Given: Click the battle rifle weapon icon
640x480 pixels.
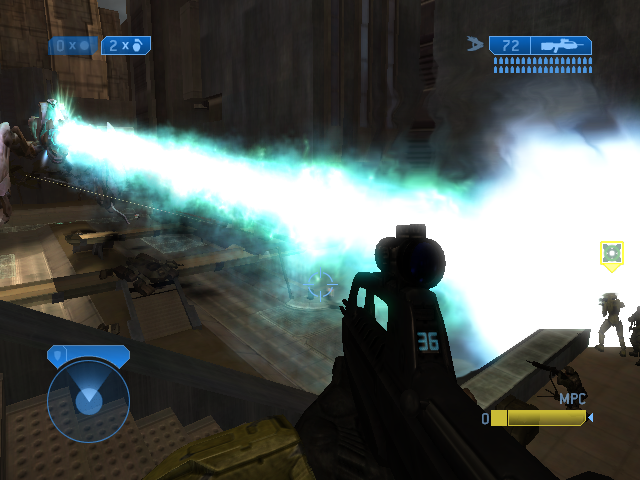Looking at the screenshot, I should coord(562,45).
